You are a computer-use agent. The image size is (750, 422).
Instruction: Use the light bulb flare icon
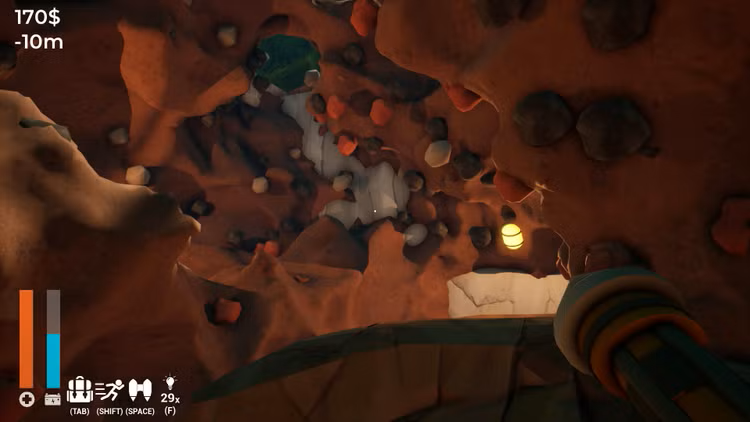click(170, 383)
